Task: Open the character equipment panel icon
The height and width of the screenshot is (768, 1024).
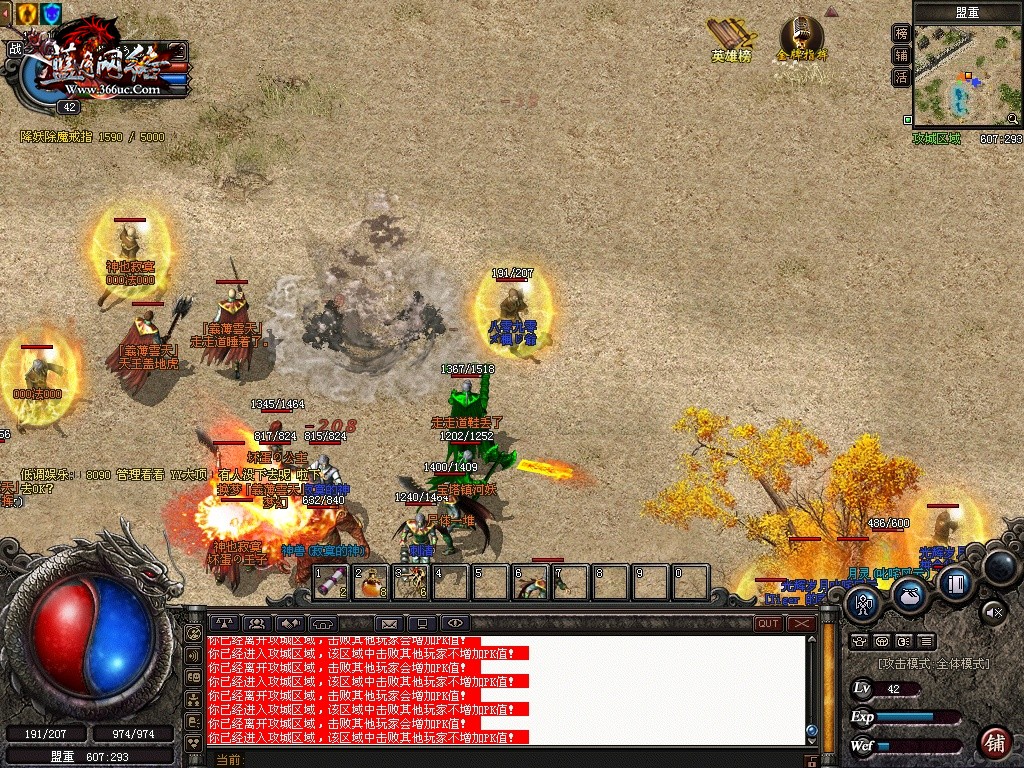Action: (864, 602)
